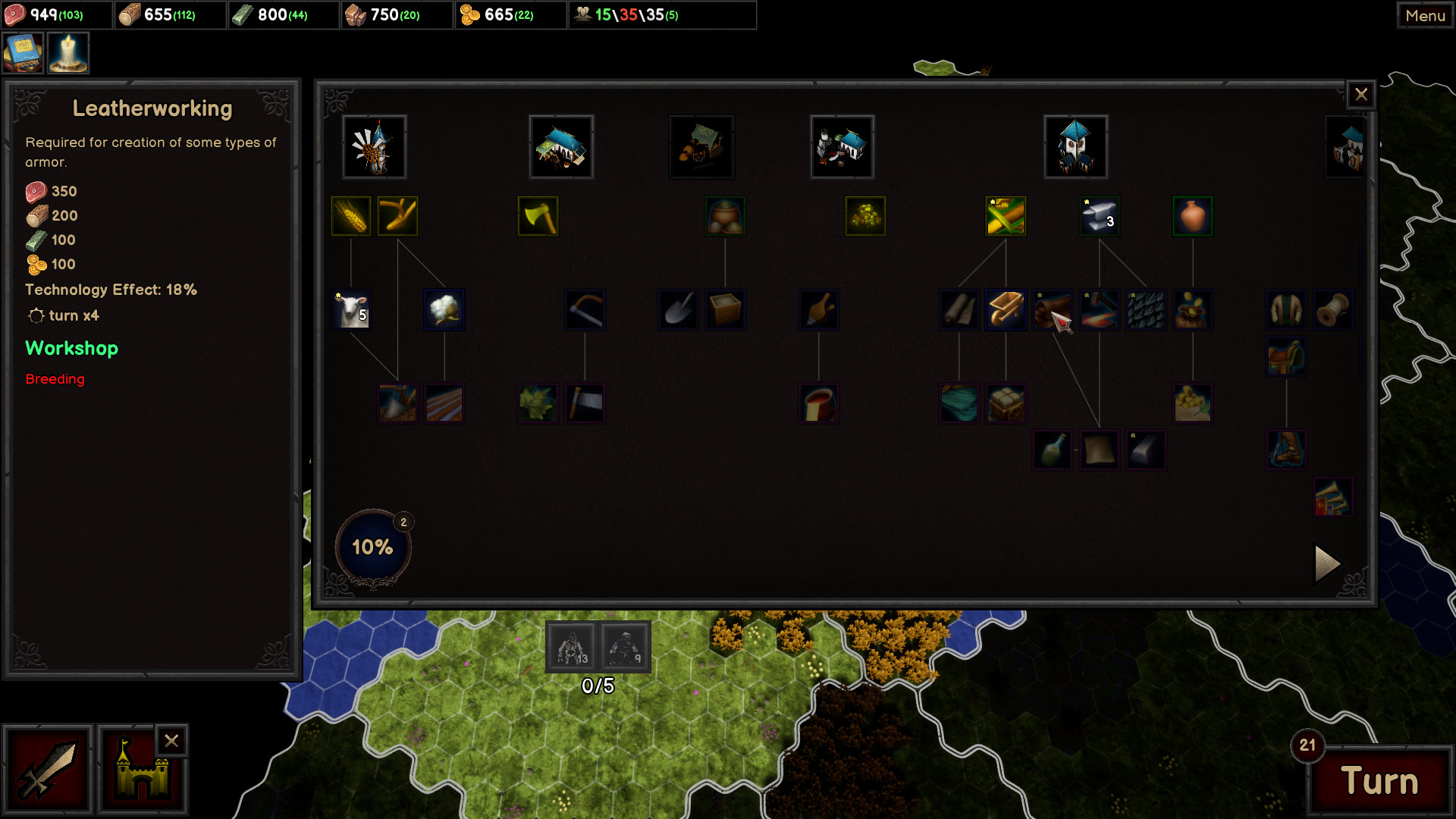This screenshot has height=819, width=1456.
Task: Select the clay vase pottery technology
Action: [x=1193, y=216]
